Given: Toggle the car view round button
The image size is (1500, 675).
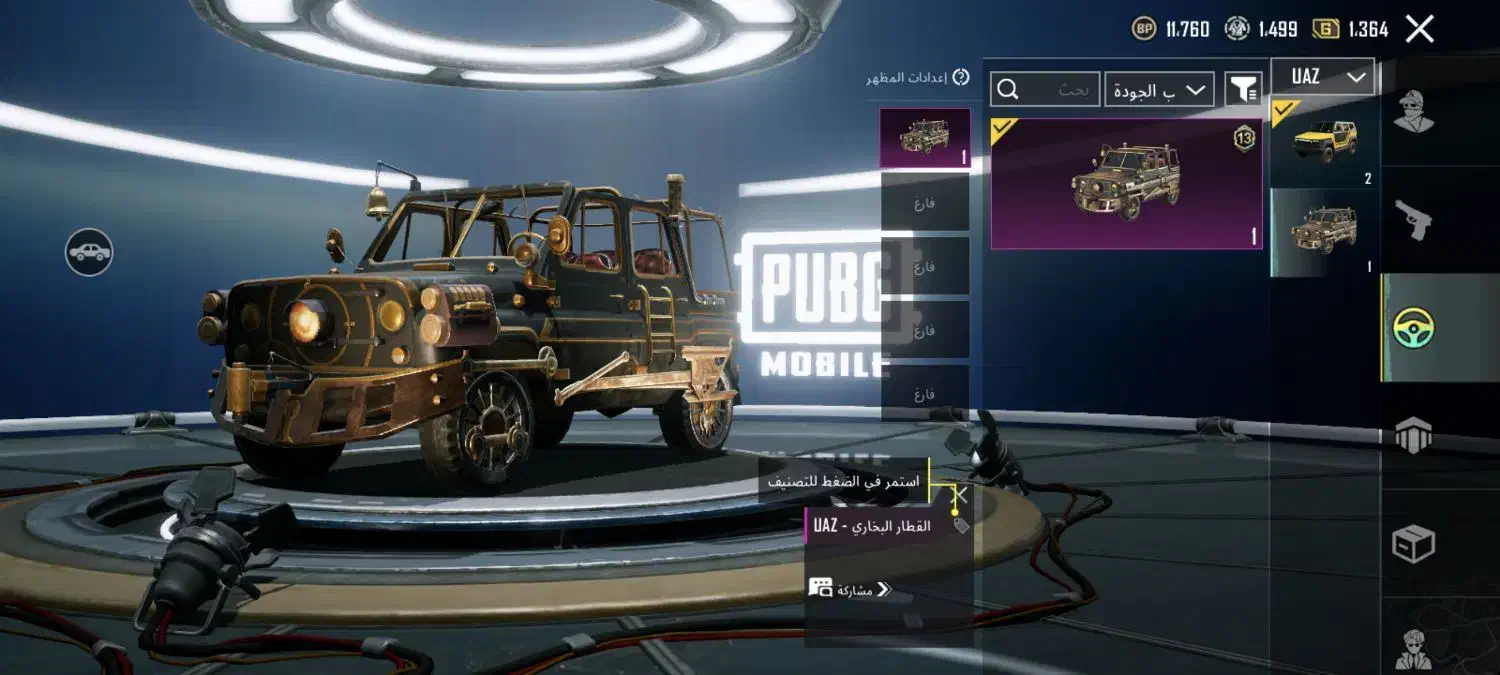Looking at the screenshot, I should pos(89,252).
